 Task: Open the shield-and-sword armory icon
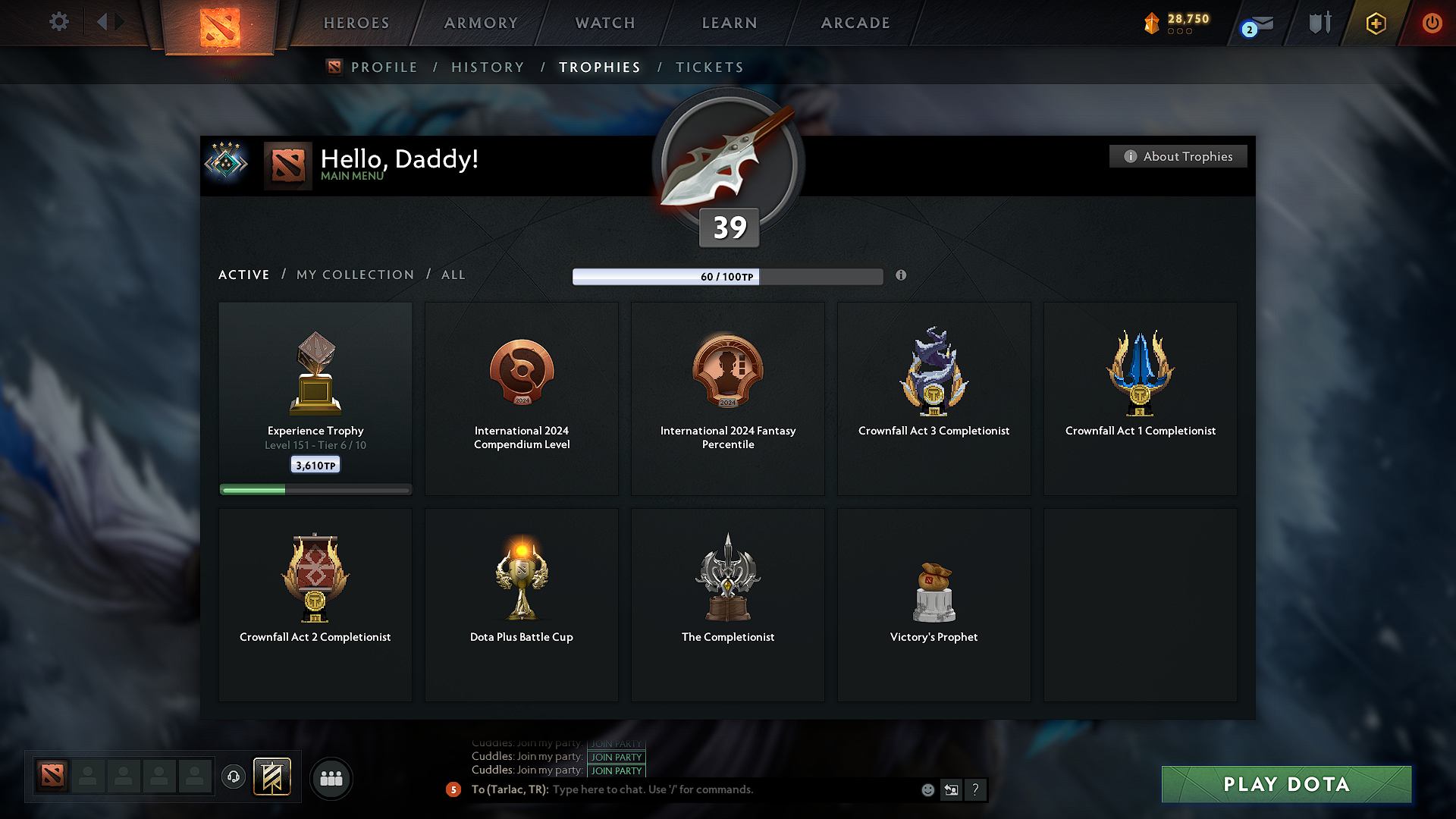(x=1318, y=23)
